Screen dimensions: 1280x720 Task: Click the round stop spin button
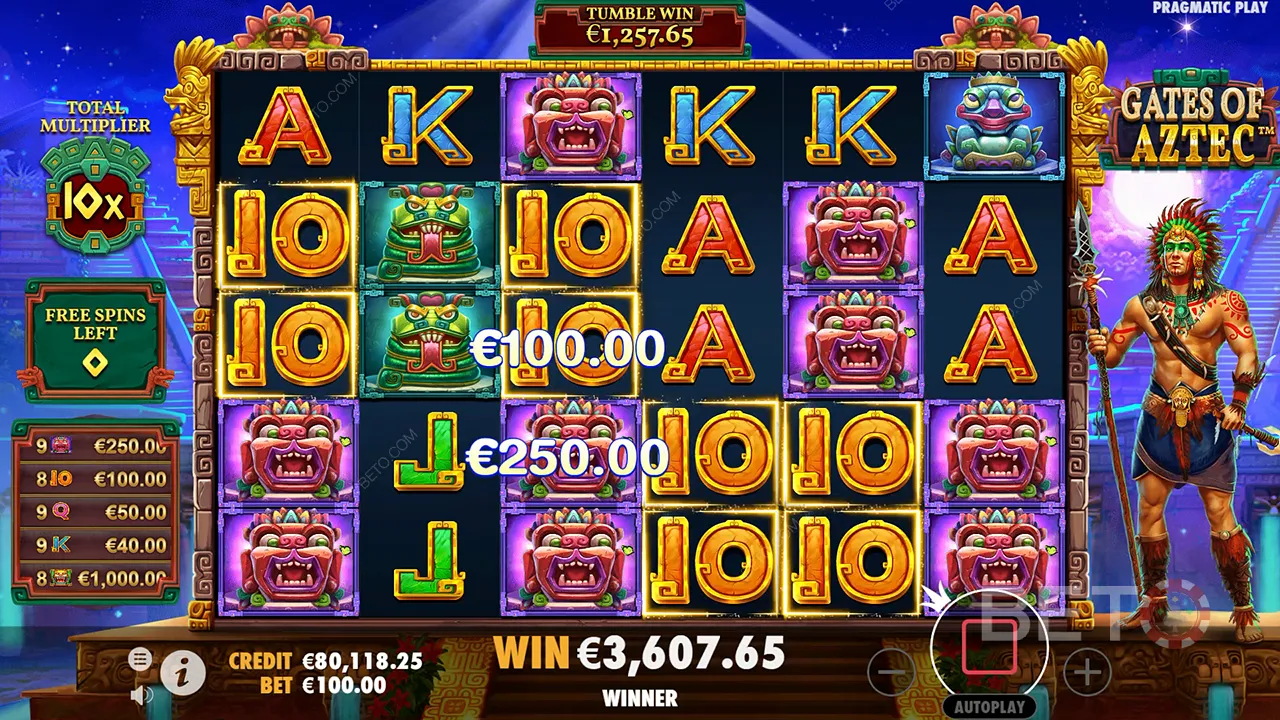988,647
